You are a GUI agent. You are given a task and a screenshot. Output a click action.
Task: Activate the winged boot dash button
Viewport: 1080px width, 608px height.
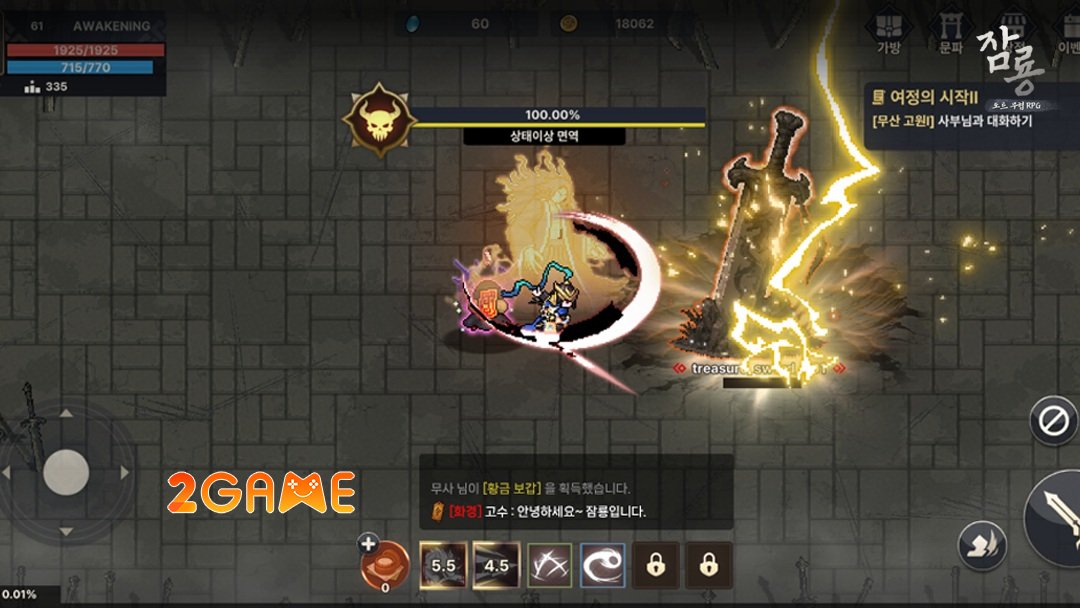[981, 546]
